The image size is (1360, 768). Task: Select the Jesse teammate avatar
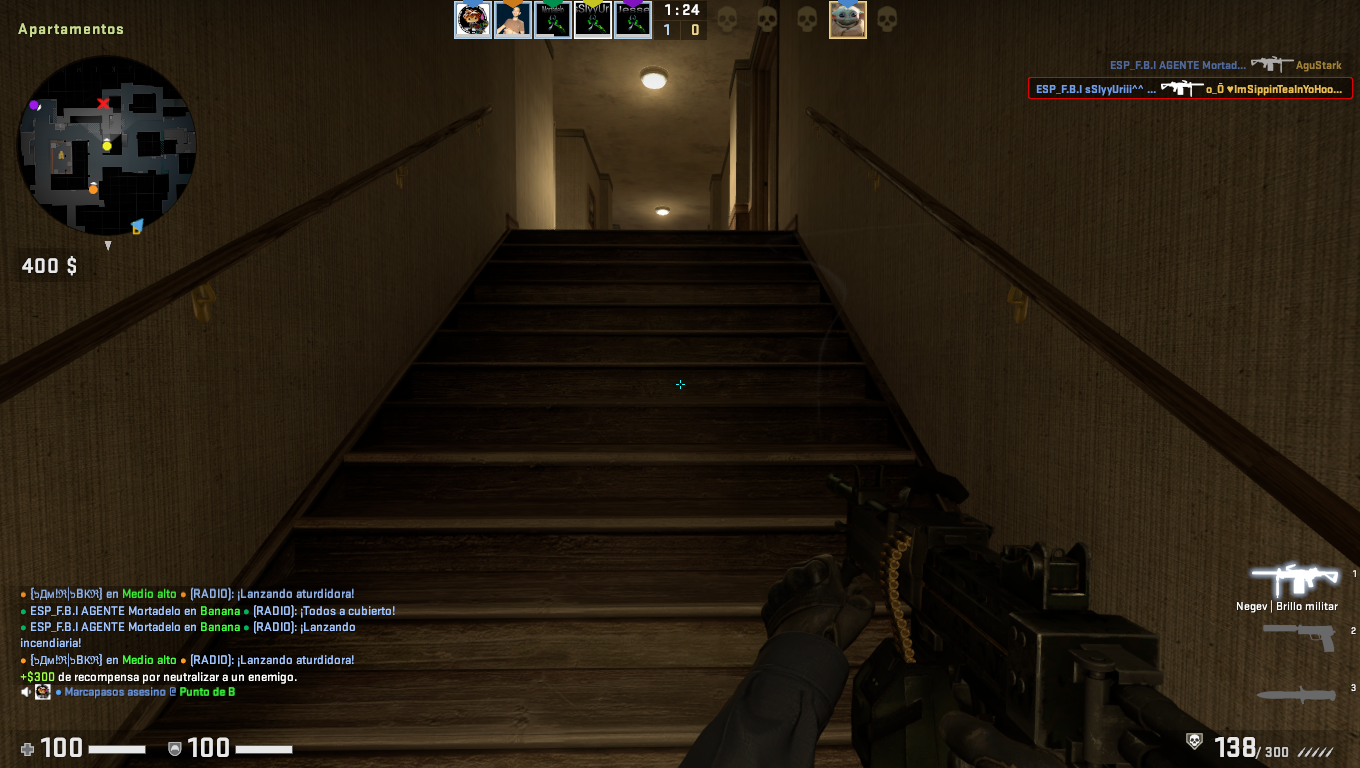click(x=633, y=20)
